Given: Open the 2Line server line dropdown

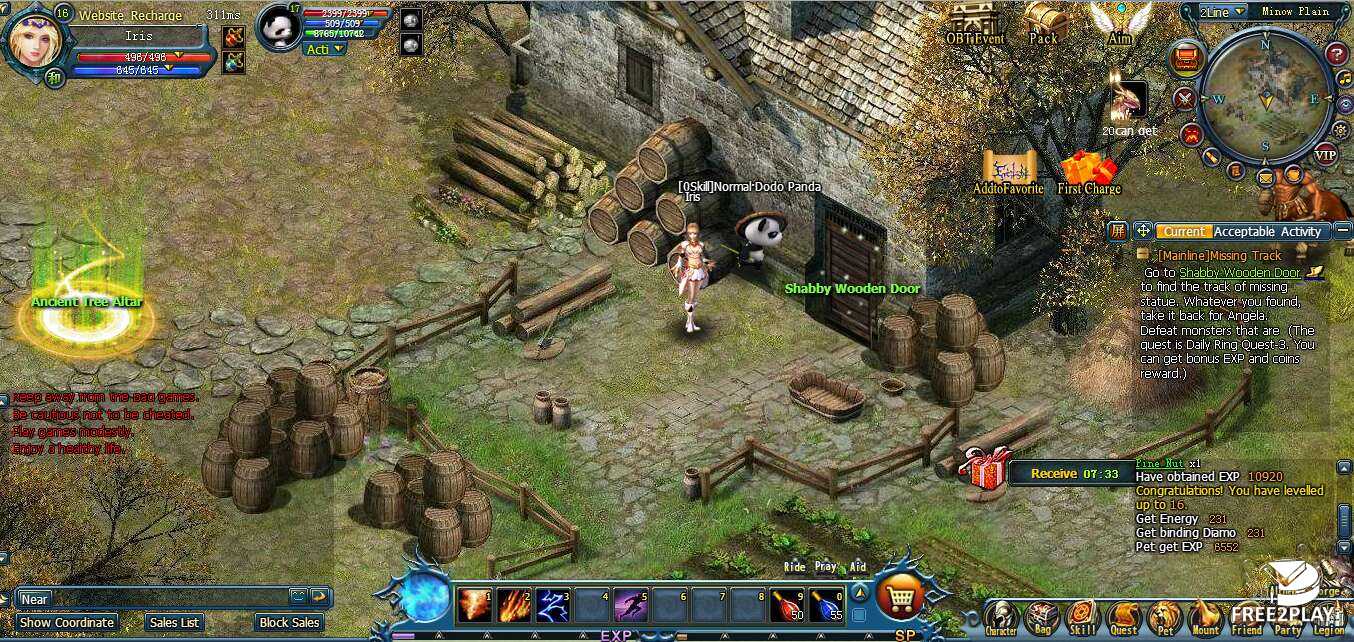Looking at the screenshot, I should coord(1222,12).
